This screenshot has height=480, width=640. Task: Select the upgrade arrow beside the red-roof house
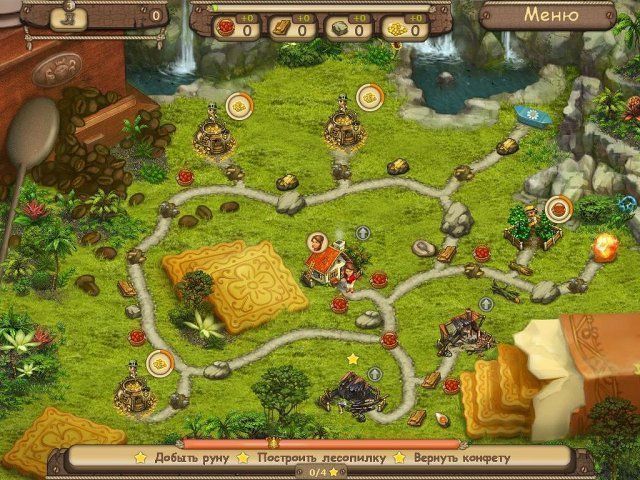tap(363, 233)
